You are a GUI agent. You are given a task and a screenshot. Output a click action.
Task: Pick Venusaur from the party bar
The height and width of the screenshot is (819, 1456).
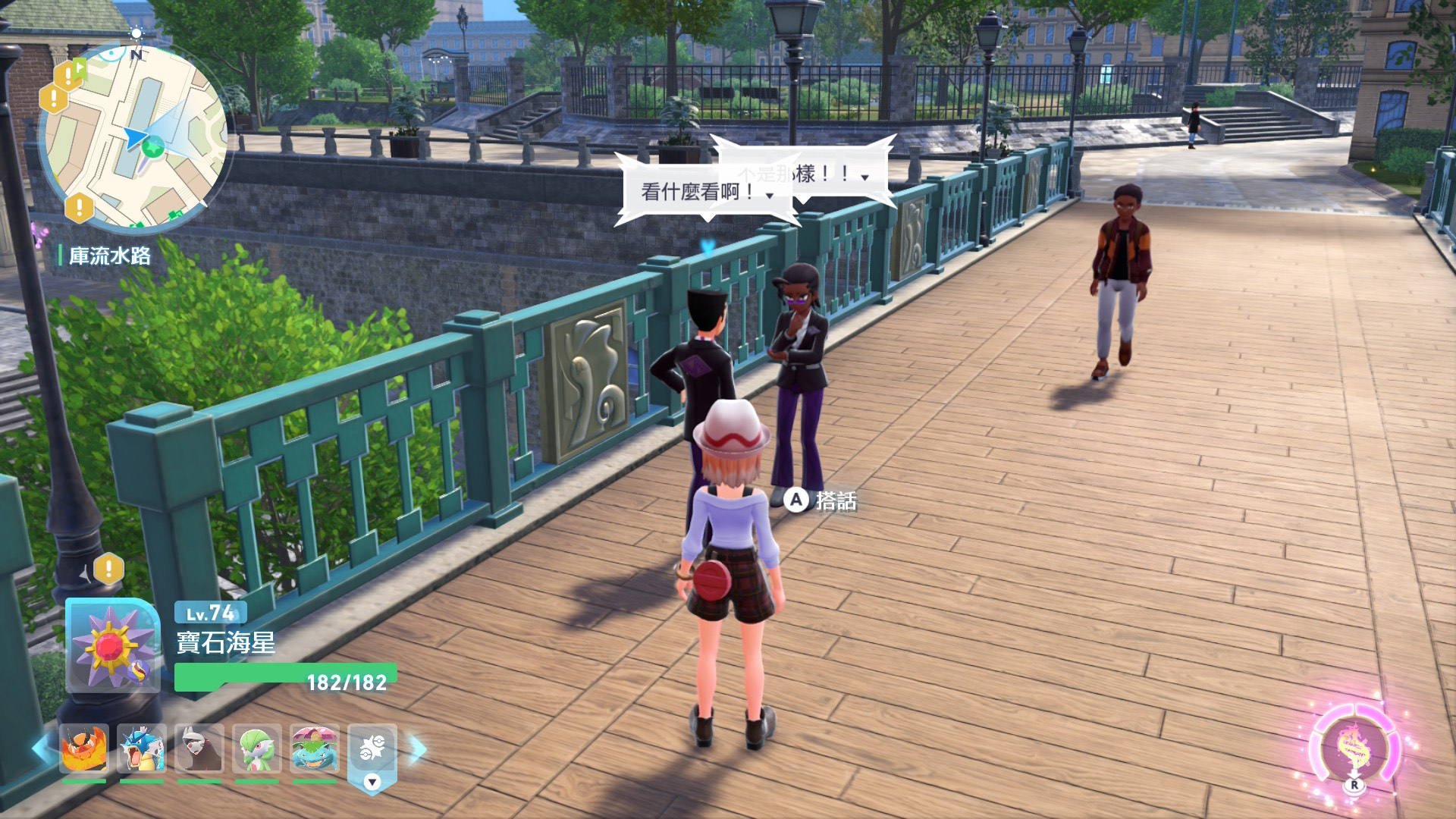pyautogui.click(x=315, y=748)
